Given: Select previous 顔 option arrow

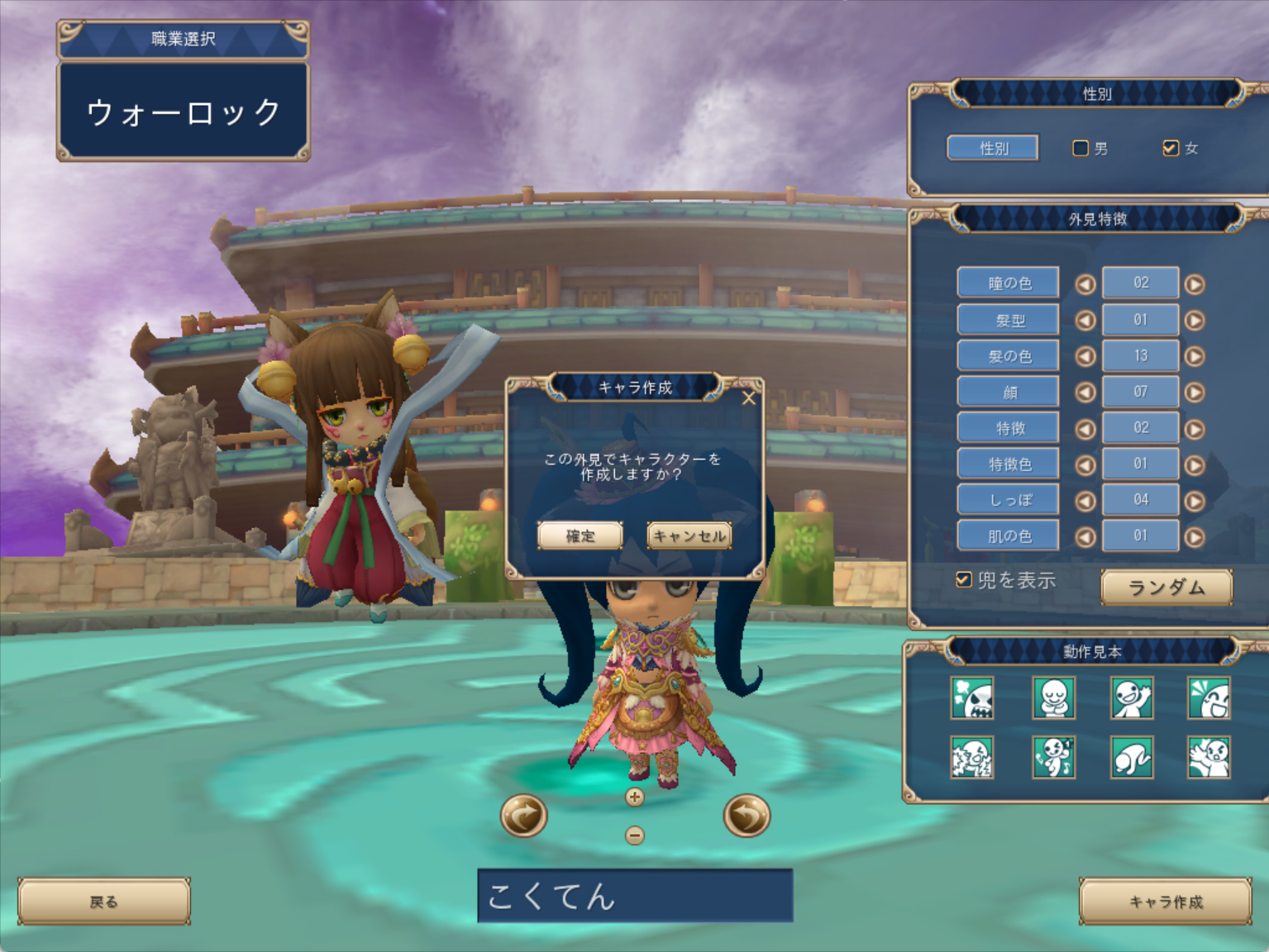Looking at the screenshot, I should [1085, 393].
